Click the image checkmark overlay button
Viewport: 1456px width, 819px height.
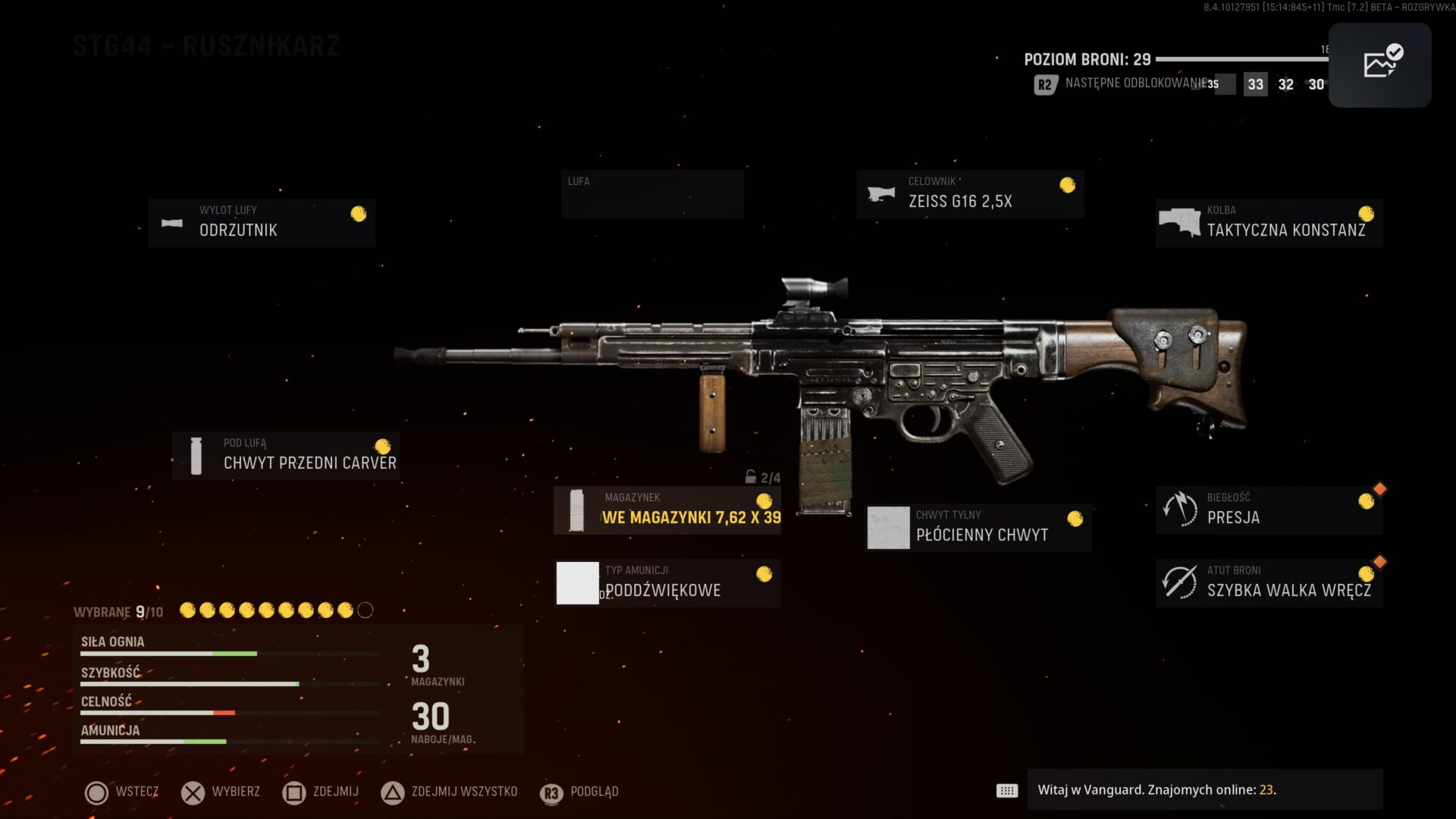1379,64
